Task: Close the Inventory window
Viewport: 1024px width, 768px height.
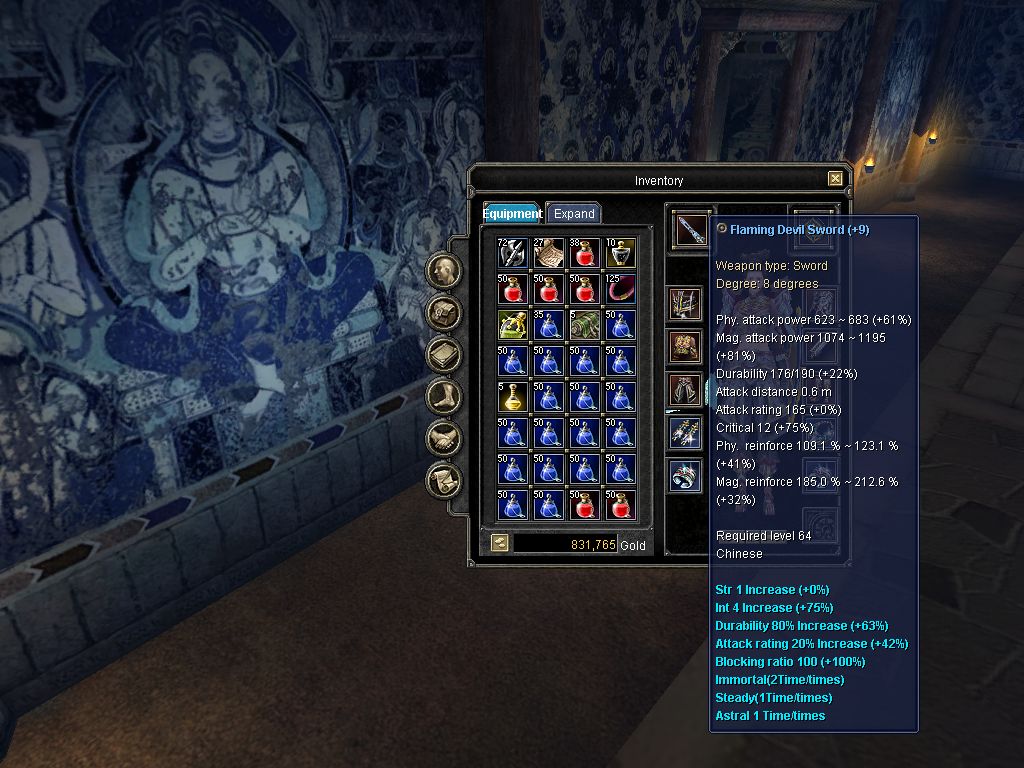Action: point(835,179)
